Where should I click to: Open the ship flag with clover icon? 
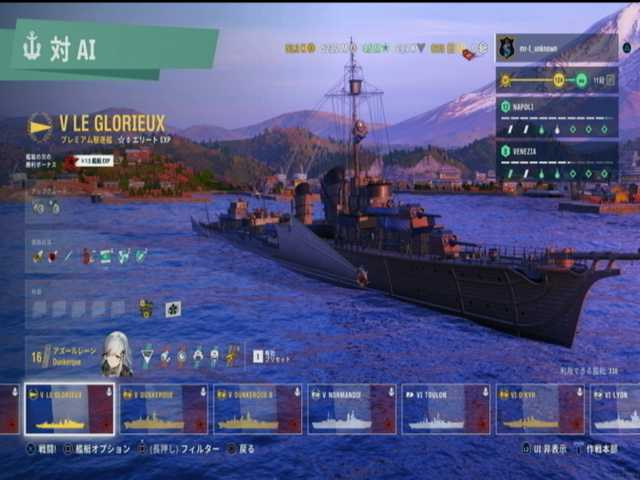click(x=173, y=309)
